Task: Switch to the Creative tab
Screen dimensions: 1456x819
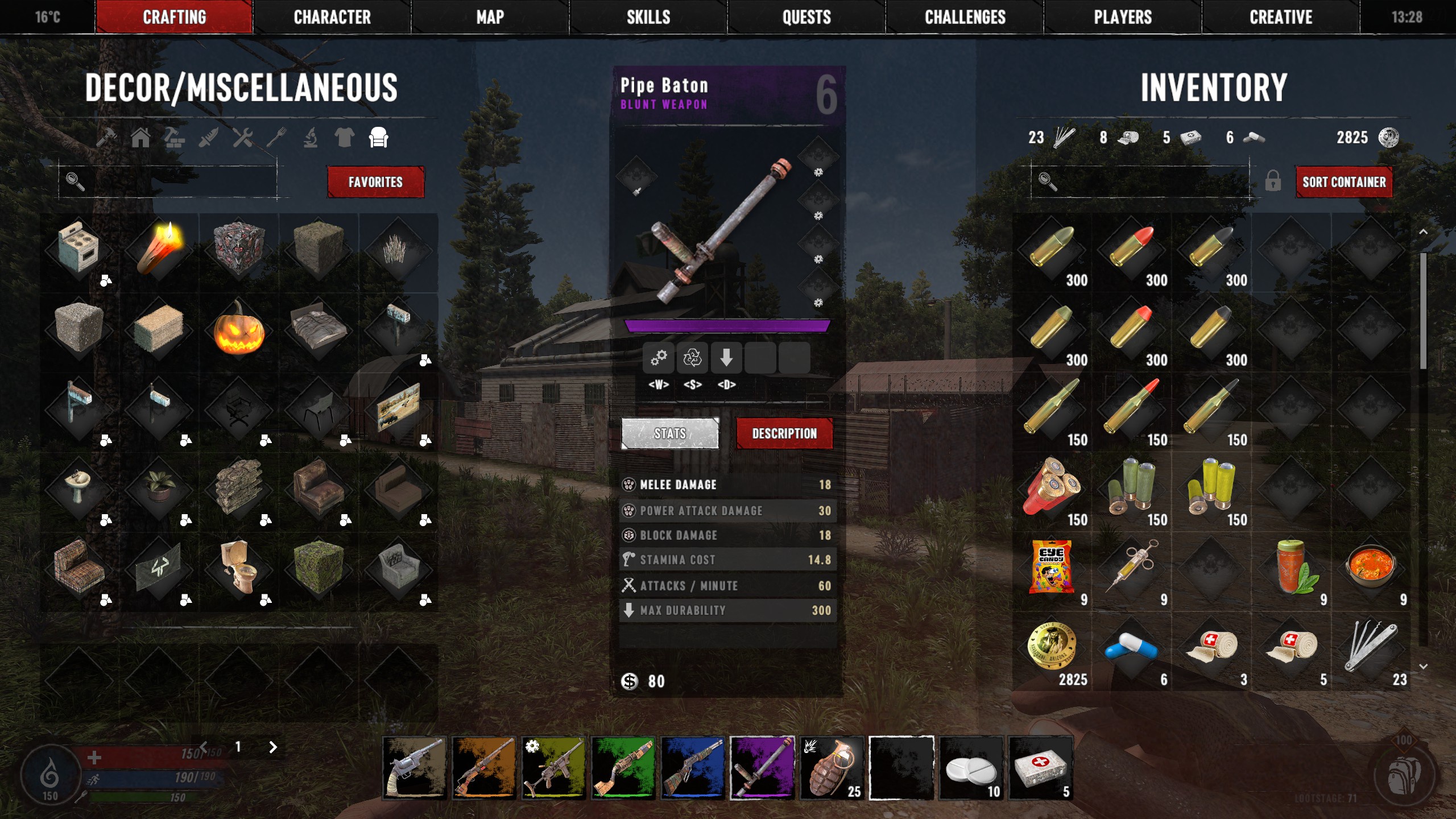Action: tap(1281, 17)
